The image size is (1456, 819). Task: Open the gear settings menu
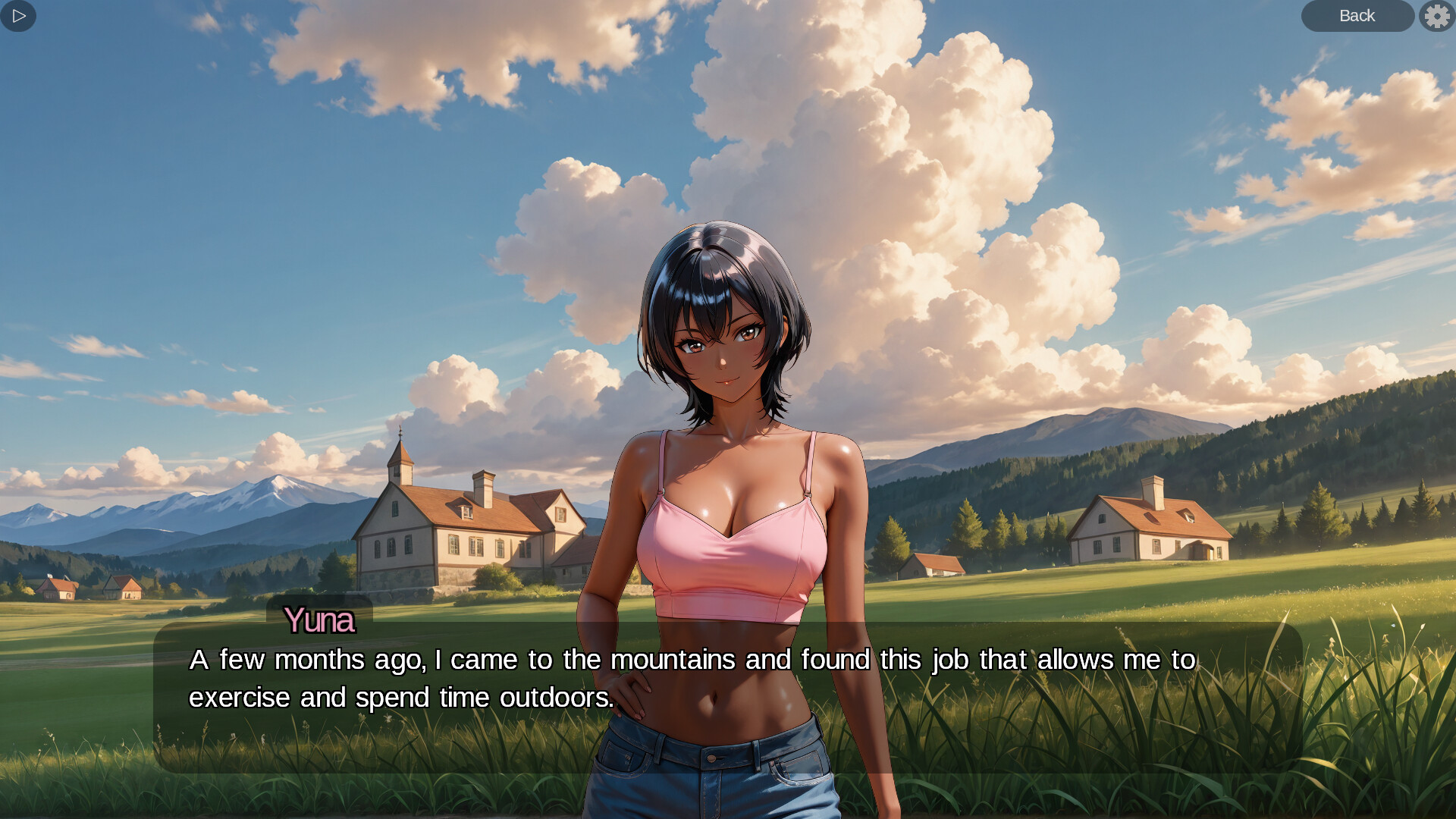click(1437, 16)
